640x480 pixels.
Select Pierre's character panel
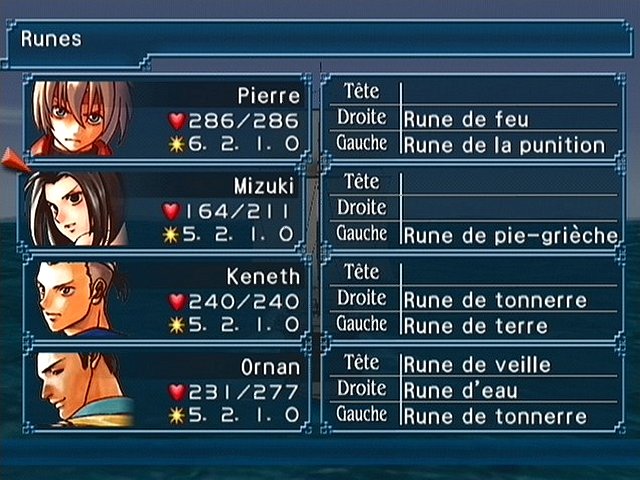(166, 117)
